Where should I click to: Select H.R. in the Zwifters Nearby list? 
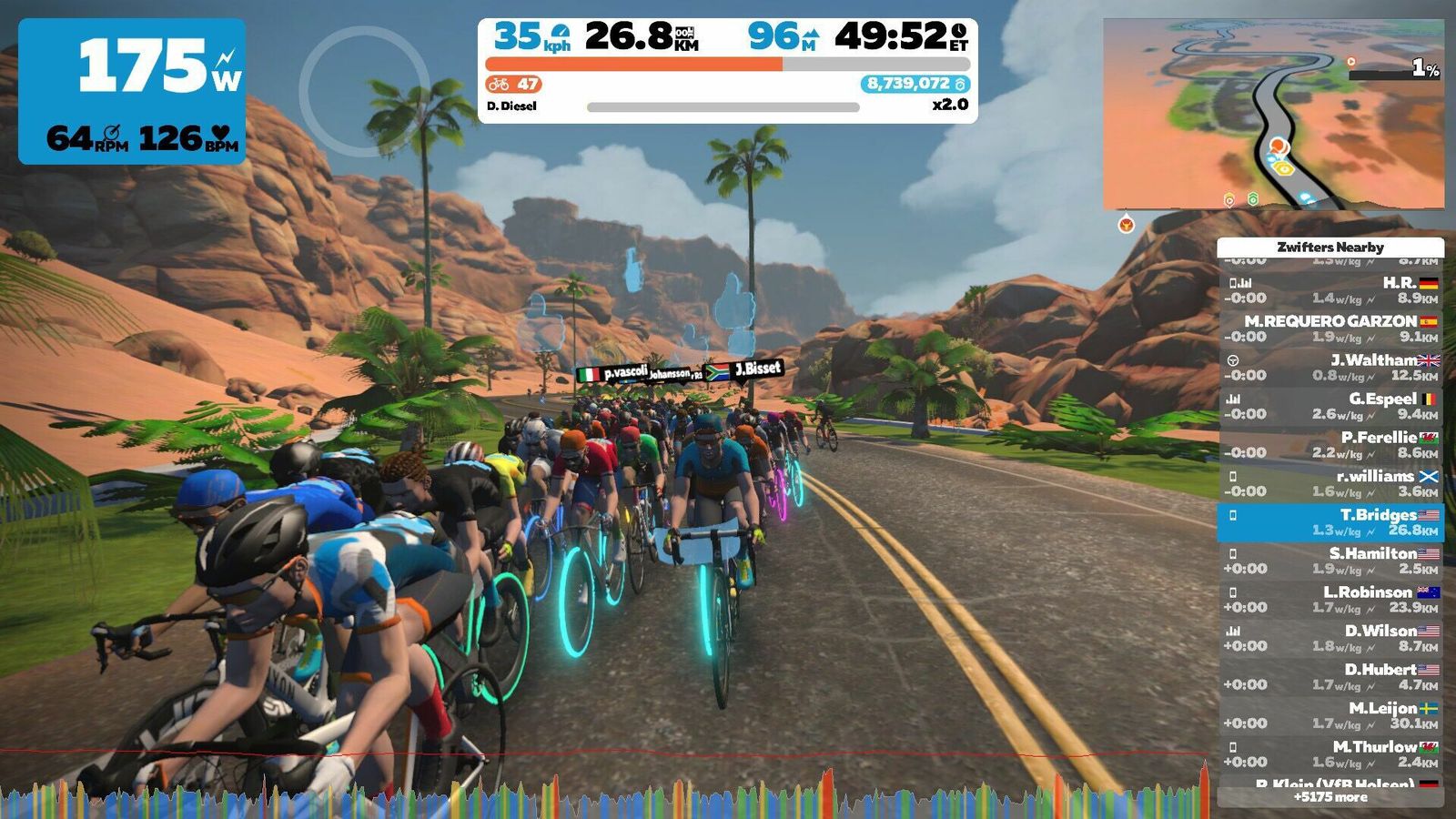(x=1330, y=290)
